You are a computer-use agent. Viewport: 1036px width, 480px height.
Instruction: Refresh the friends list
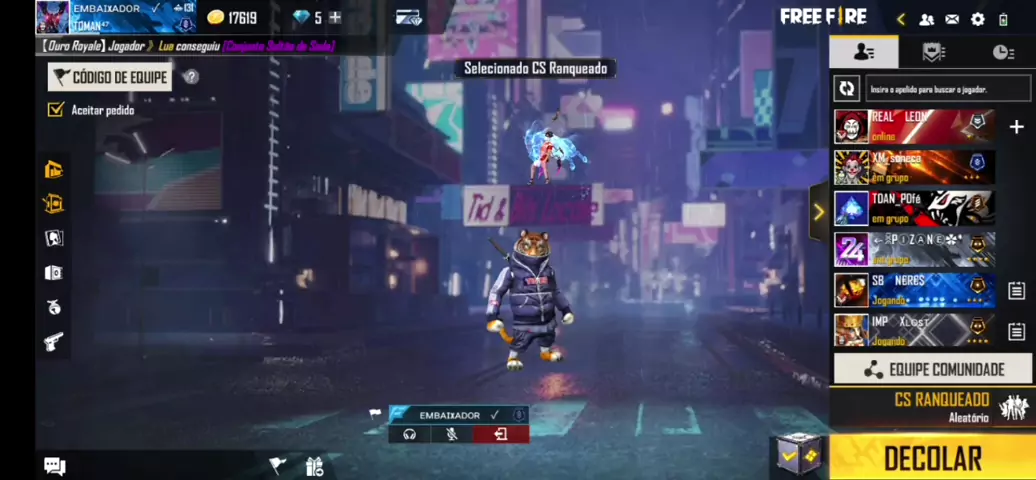point(847,88)
